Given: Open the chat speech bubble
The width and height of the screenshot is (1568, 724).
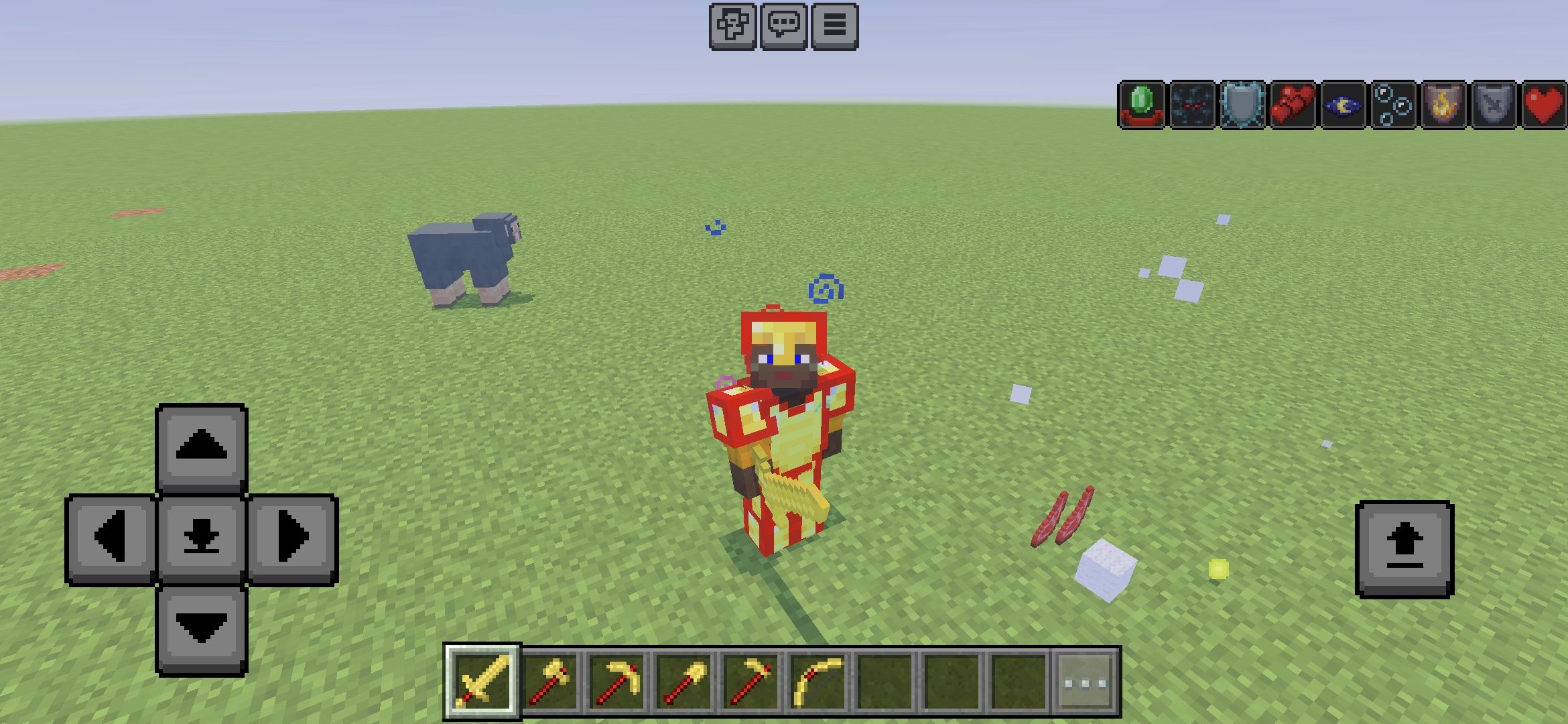Looking at the screenshot, I should point(783,26).
